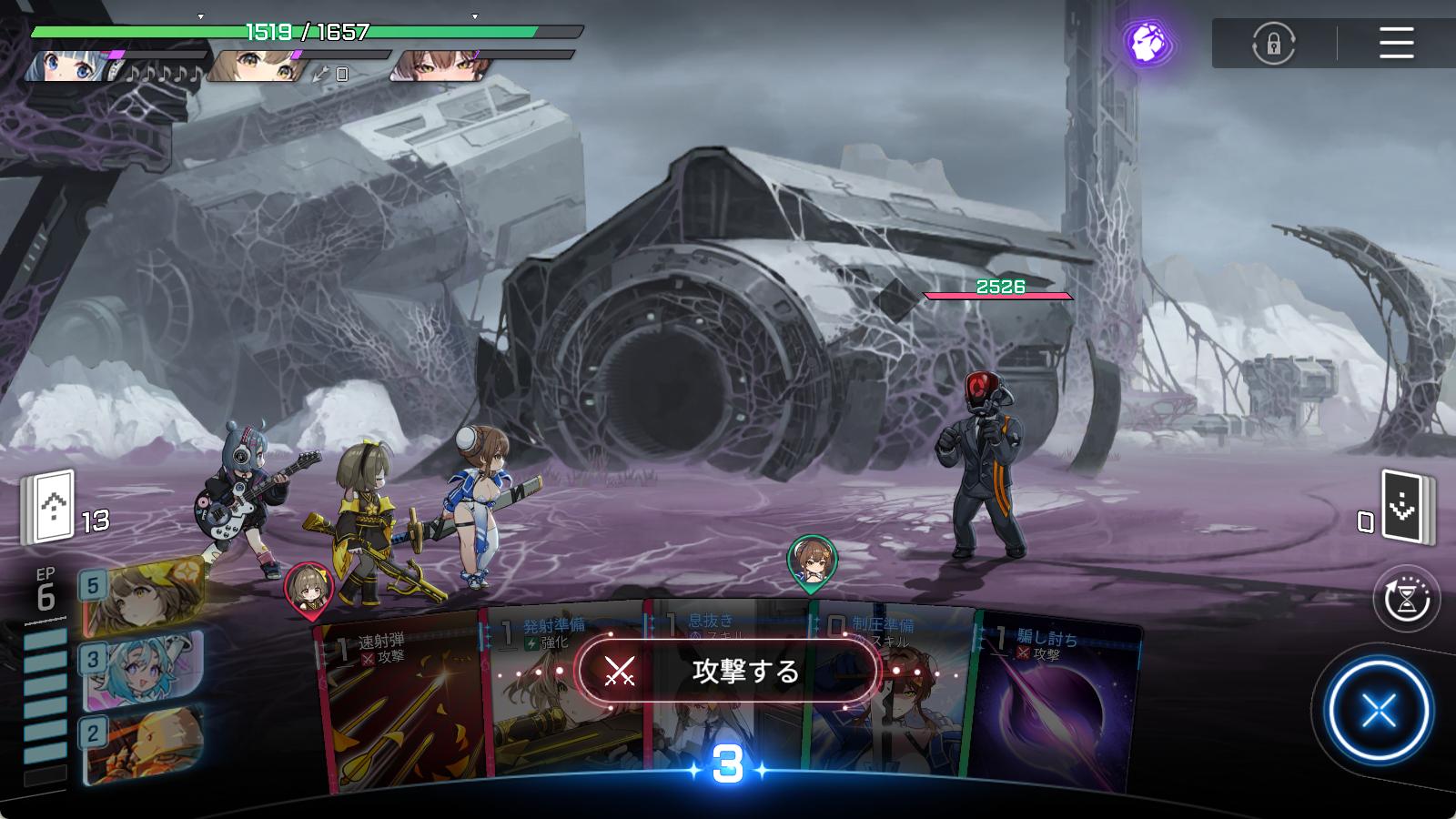This screenshot has height=819, width=1456.
Task: Tap the purple glowing orb icon
Action: [1148, 42]
